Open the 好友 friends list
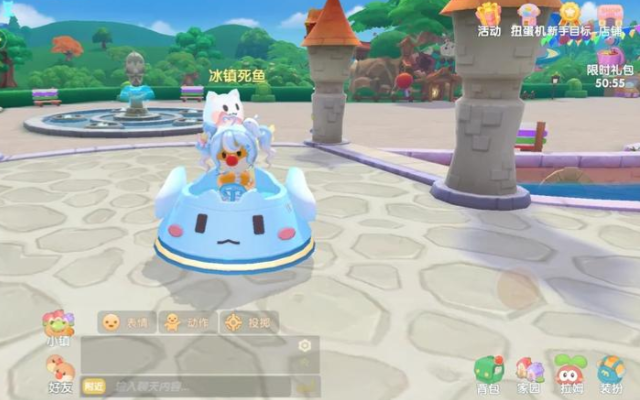Viewport: 640px width, 400px height. [x=60, y=374]
